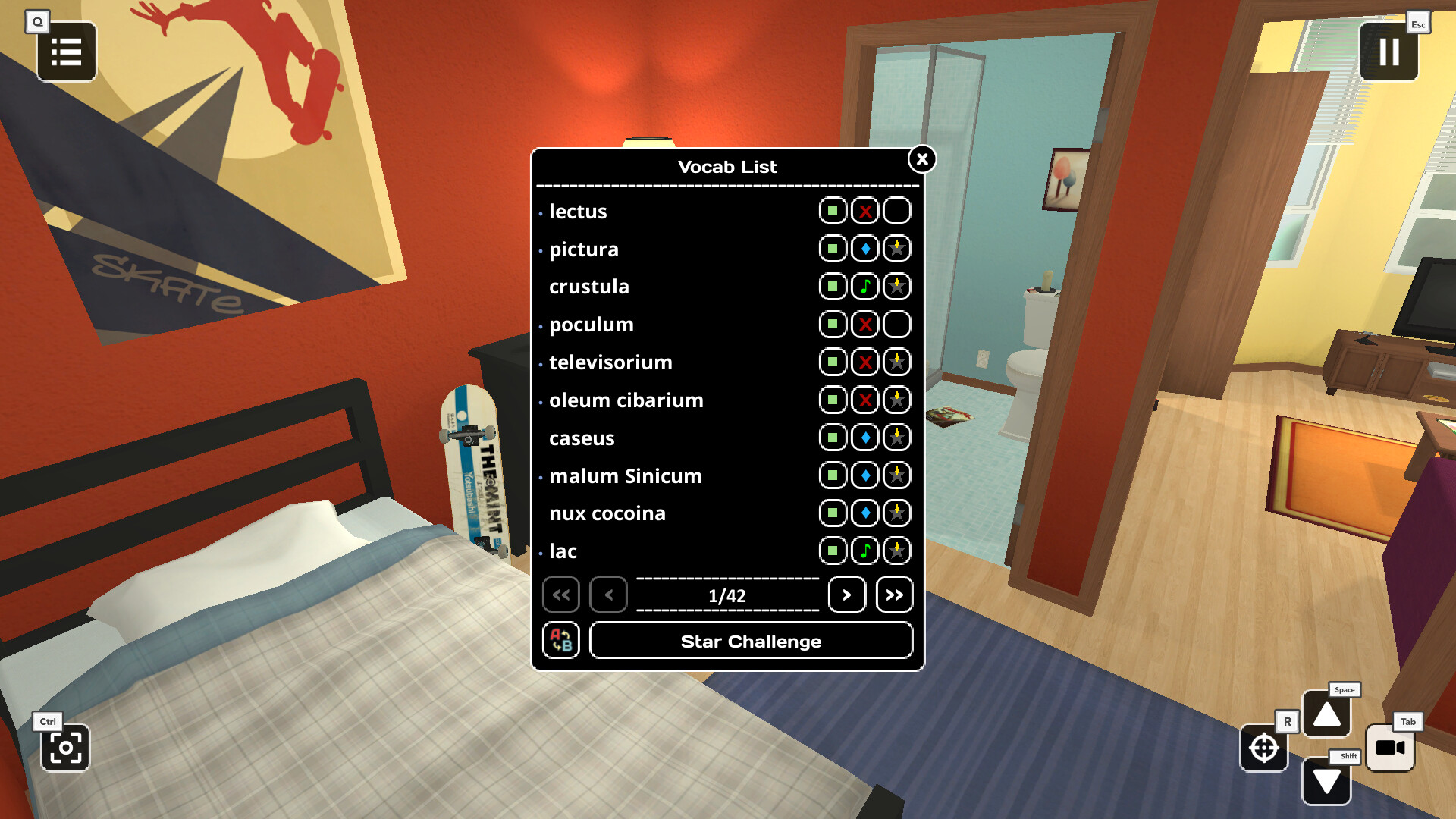1456x819 pixels.
Task: Advance to the next vocab page
Action: click(x=847, y=595)
